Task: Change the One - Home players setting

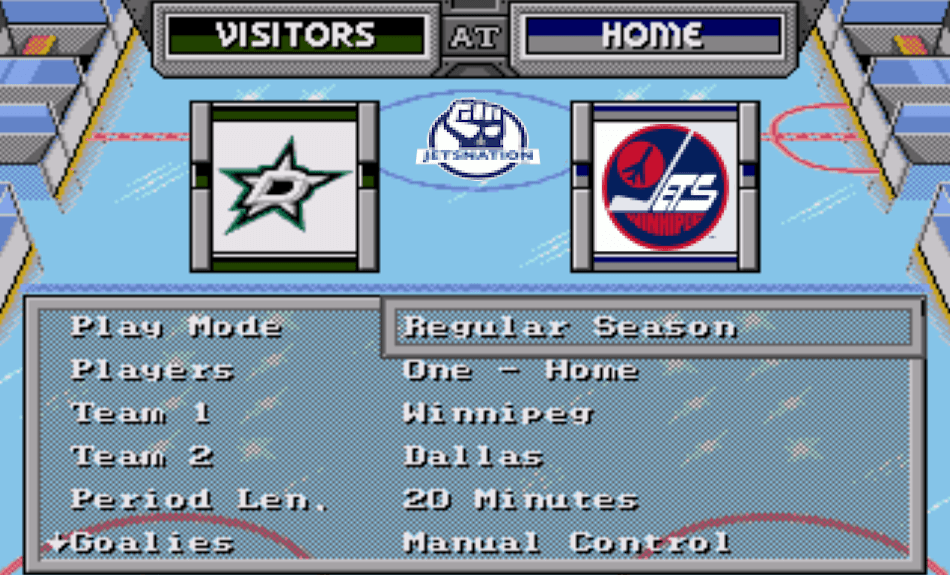Action: click(x=520, y=370)
